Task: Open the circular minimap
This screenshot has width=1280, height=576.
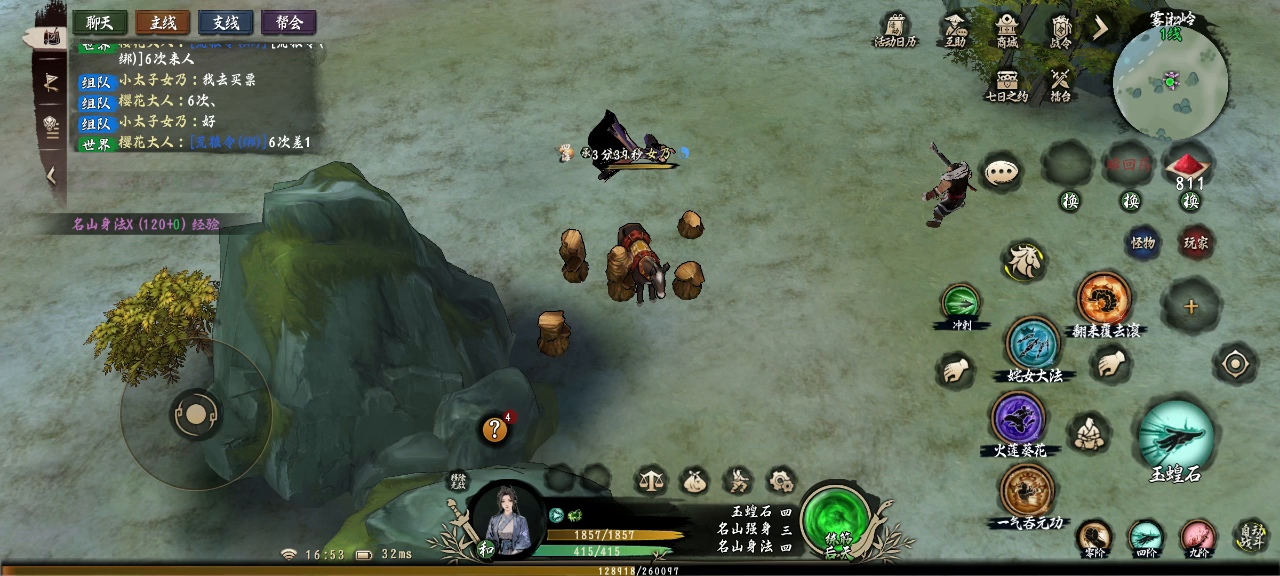Action: point(1170,80)
